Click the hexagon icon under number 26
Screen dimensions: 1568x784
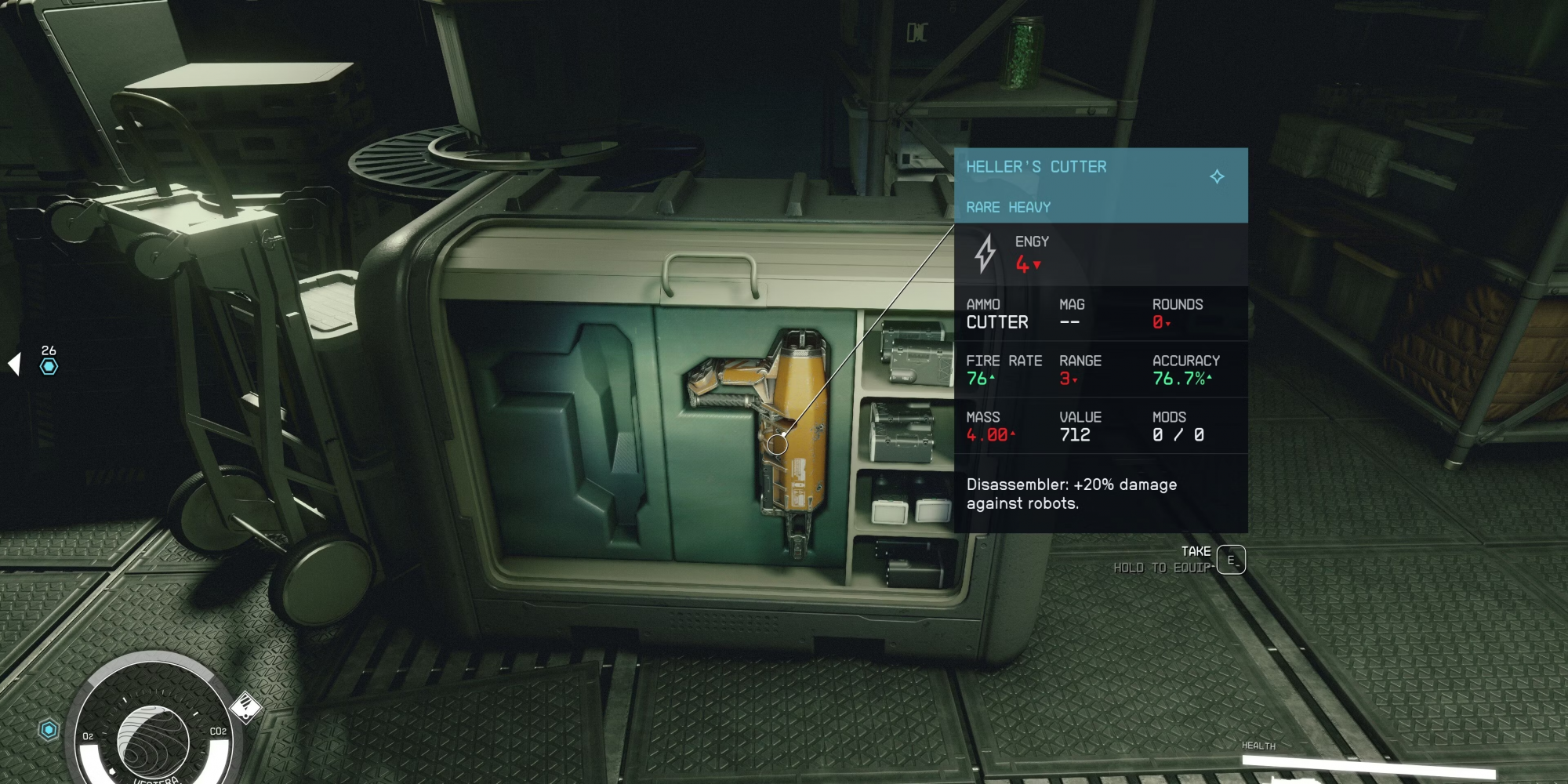49,366
